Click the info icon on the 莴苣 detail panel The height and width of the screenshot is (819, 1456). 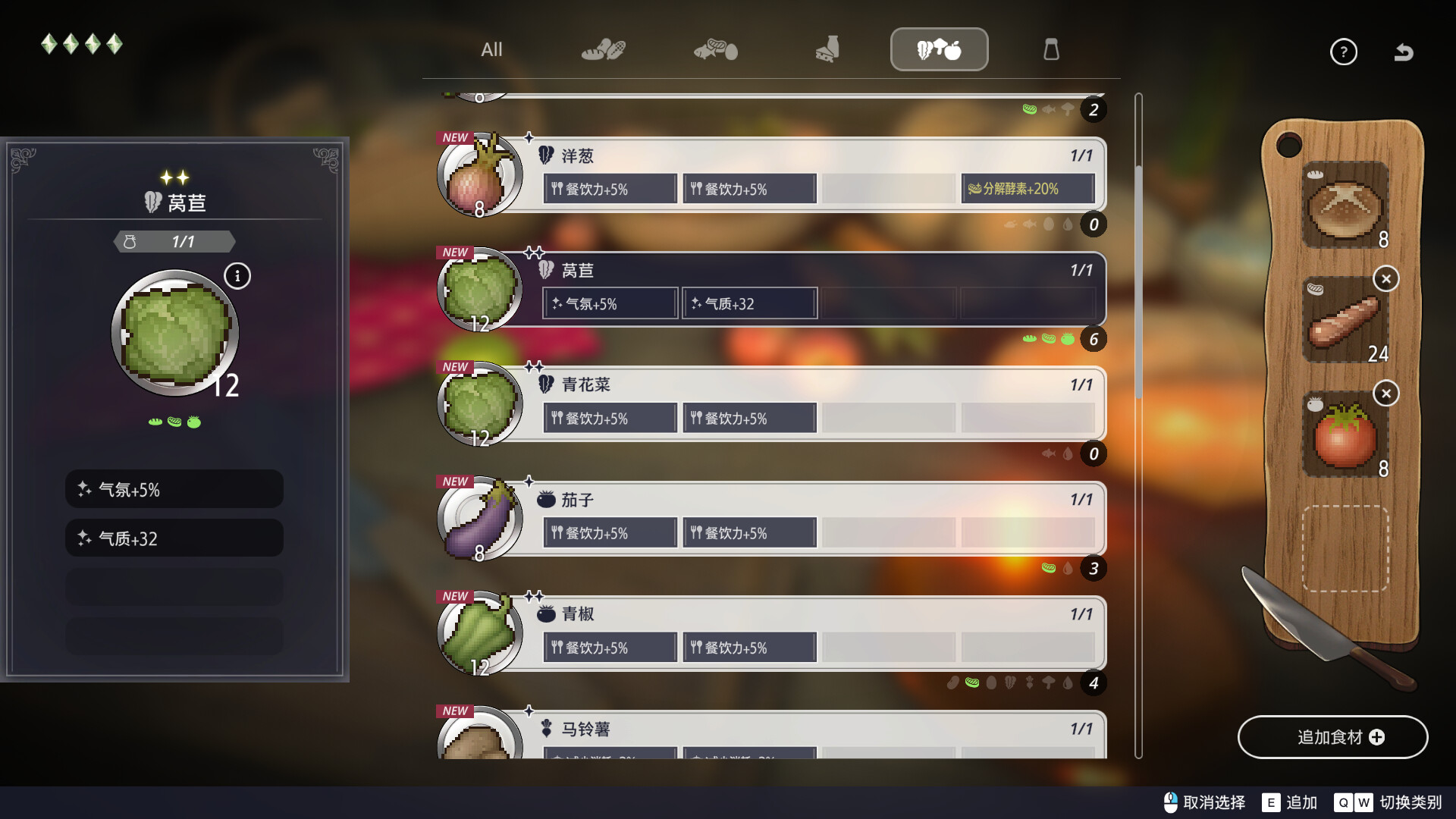238,276
